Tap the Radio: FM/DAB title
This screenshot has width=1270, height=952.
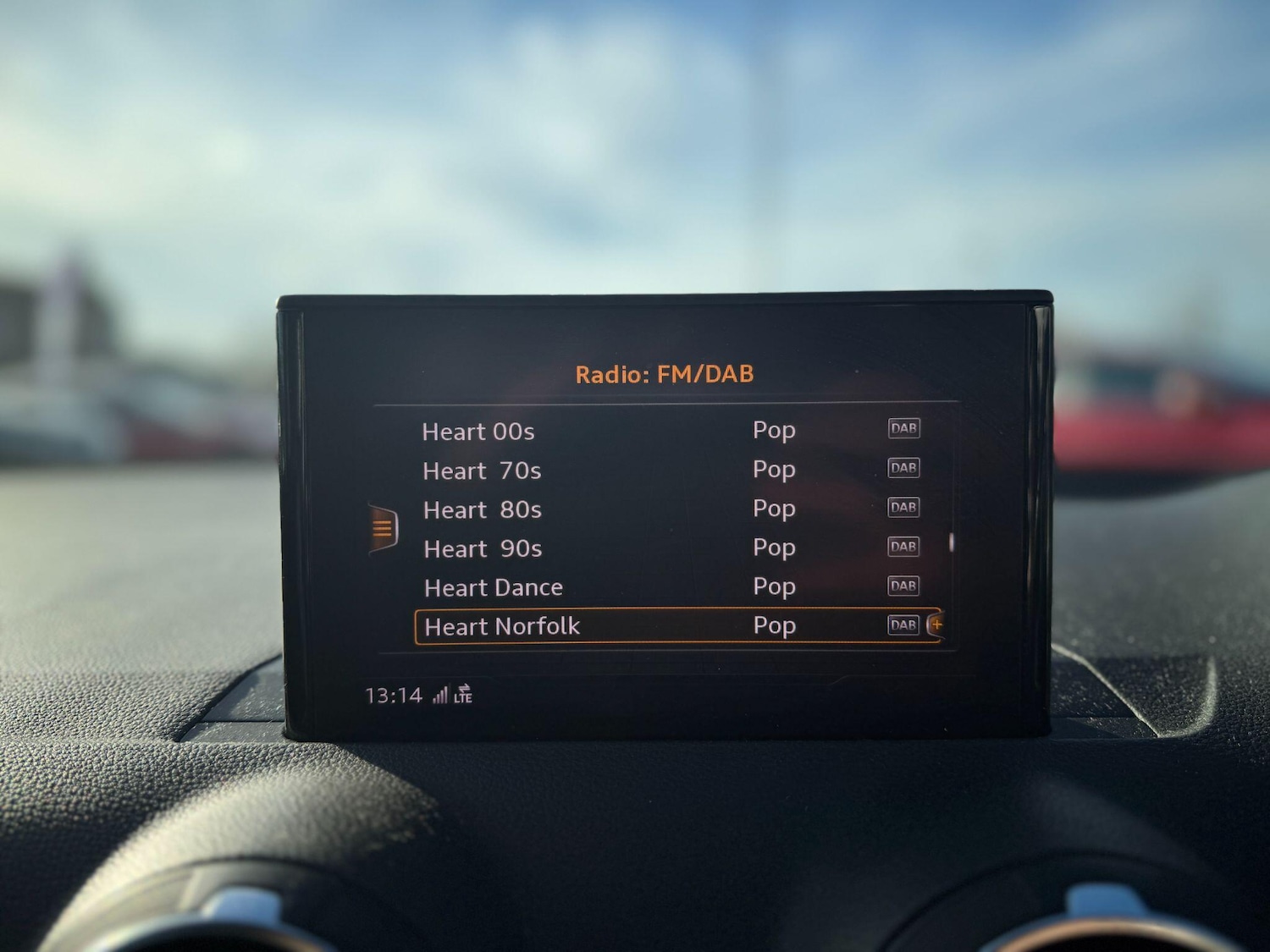(665, 372)
